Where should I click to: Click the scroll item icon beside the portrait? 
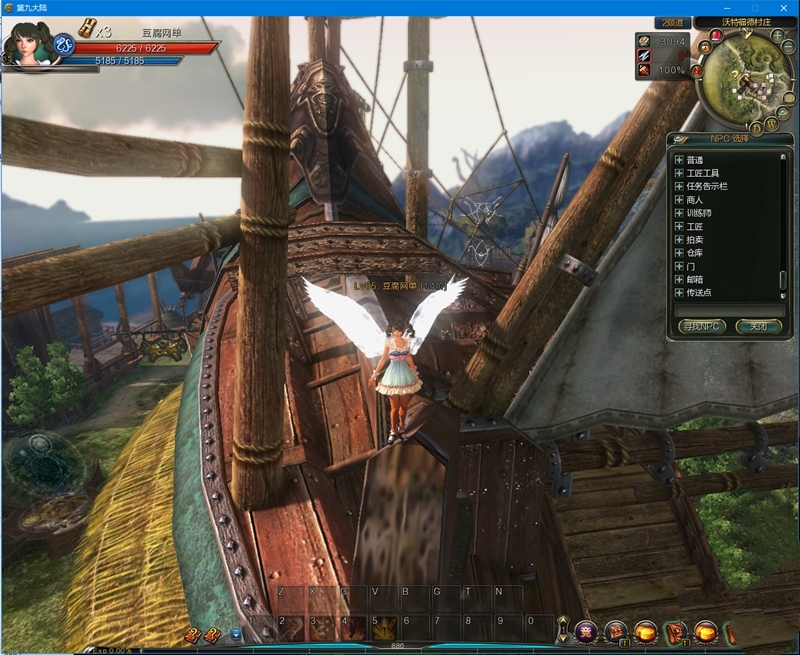point(86,28)
